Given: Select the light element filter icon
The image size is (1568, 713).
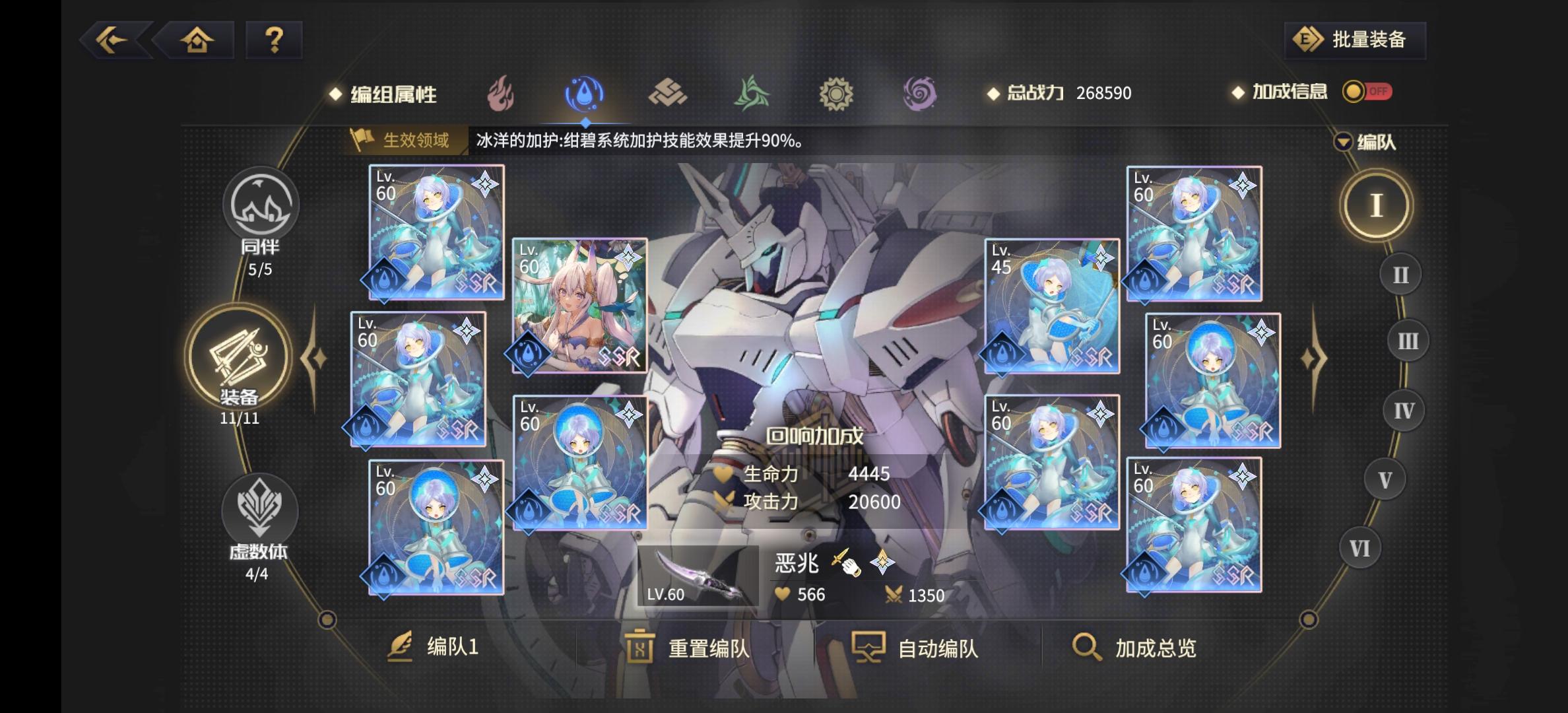Looking at the screenshot, I should click(835, 94).
